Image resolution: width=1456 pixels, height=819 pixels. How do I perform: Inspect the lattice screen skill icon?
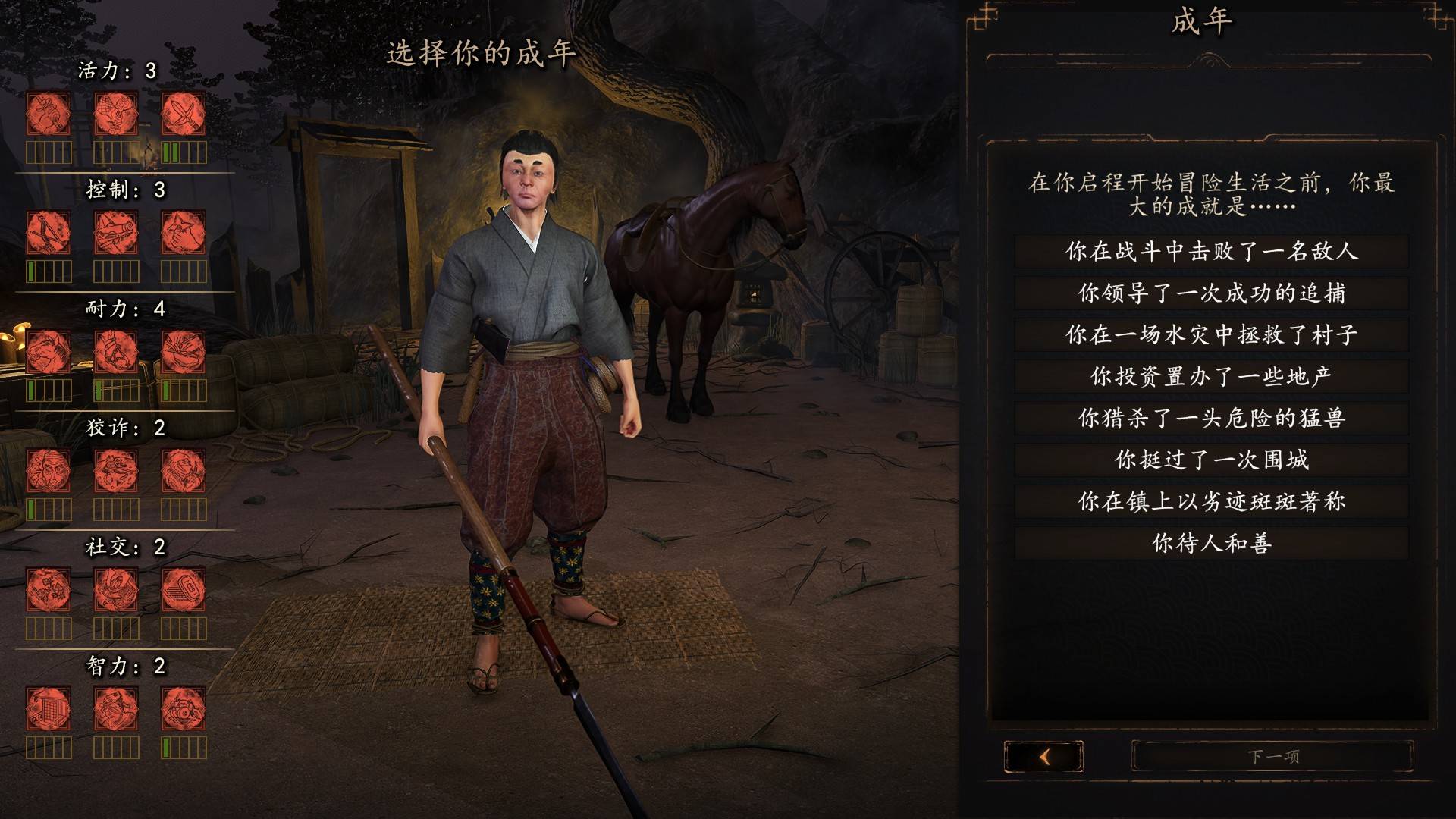pos(49,709)
